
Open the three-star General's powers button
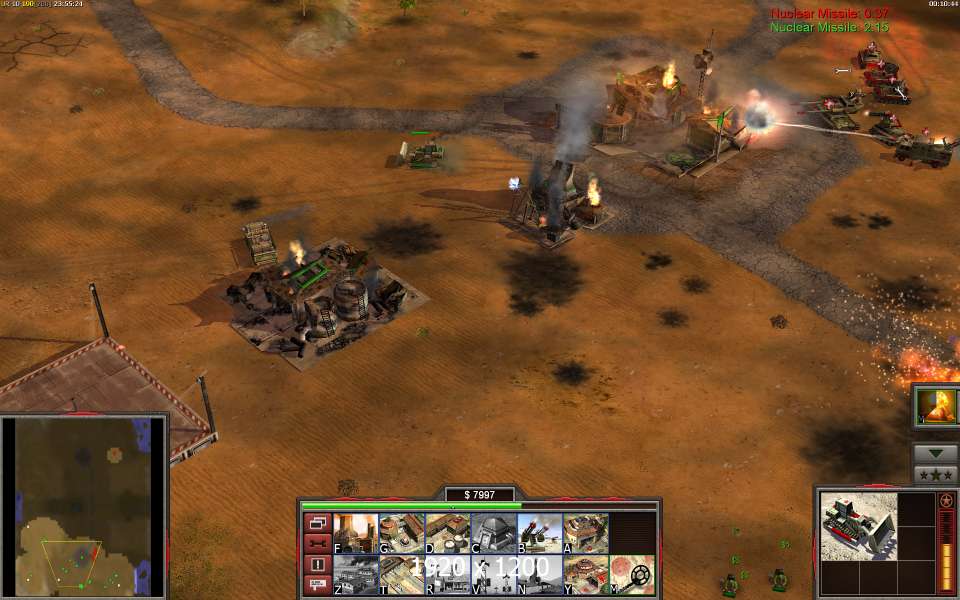(936, 474)
